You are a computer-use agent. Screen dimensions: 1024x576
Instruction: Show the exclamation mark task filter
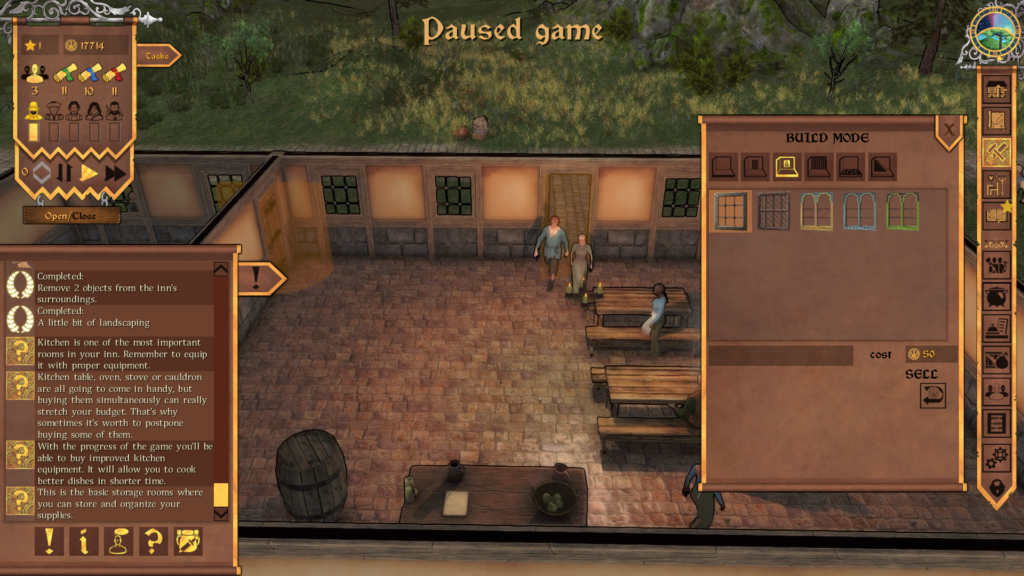(x=49, y=541)
